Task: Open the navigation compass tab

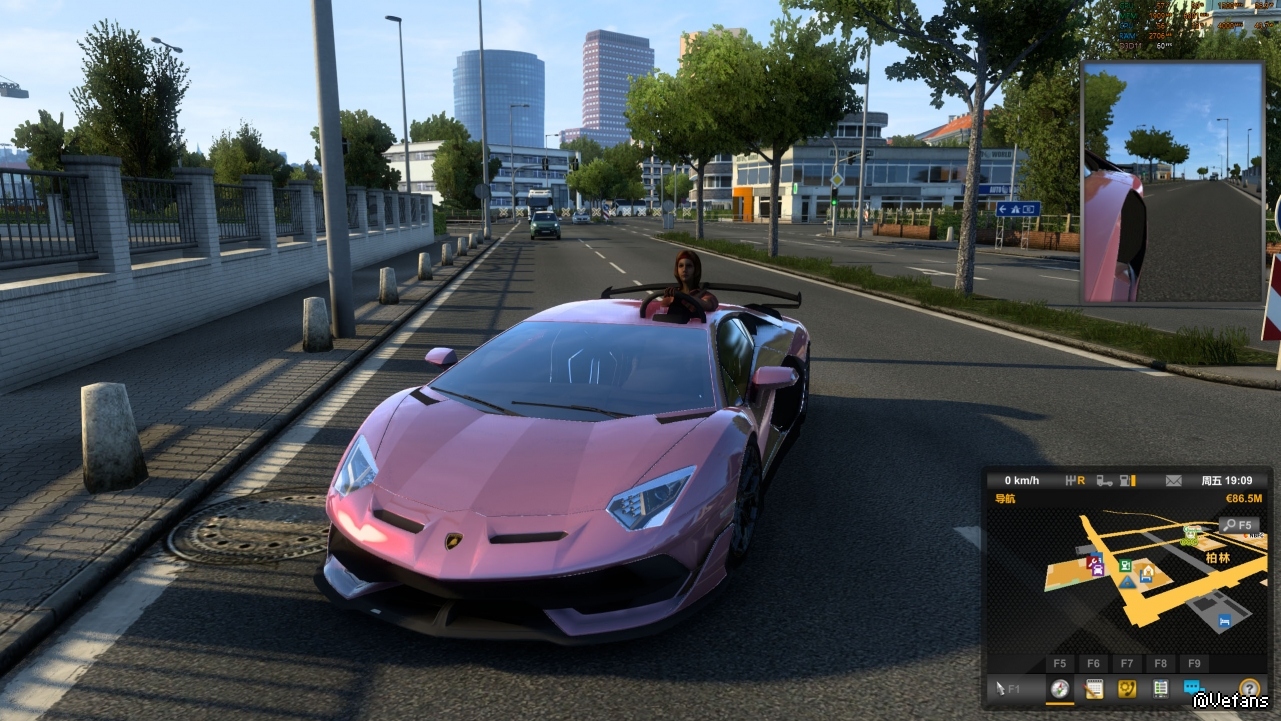Action: 1060,688
